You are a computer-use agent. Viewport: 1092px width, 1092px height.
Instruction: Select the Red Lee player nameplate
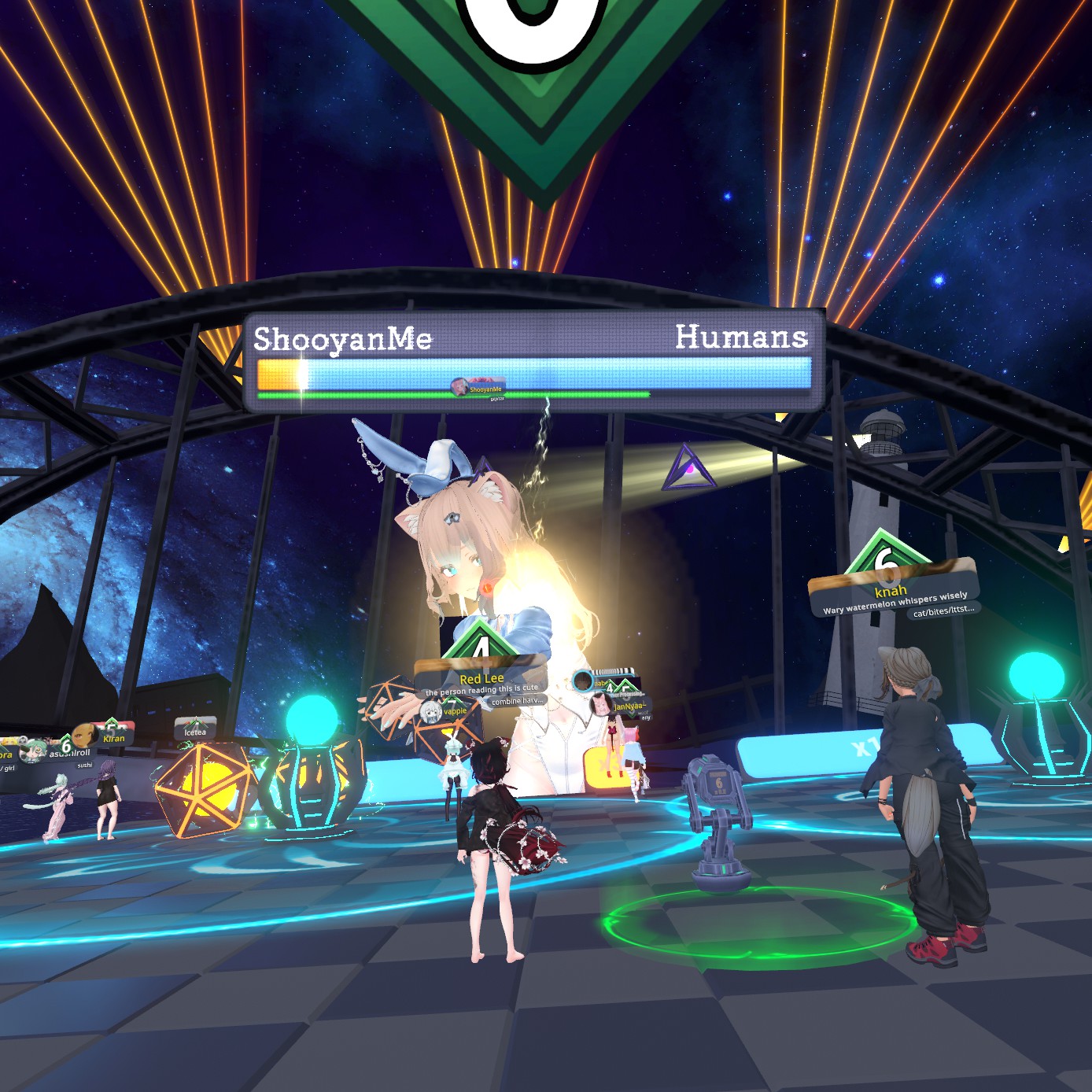pos(481,678)
